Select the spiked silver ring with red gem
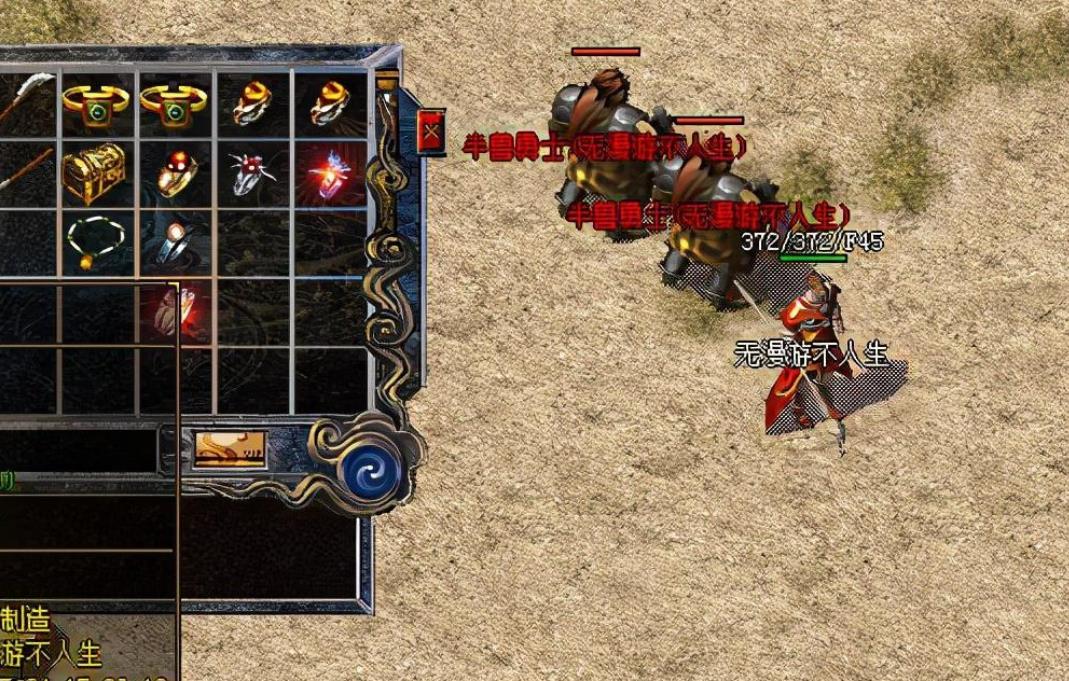Screen dimensions: 1069x681 (x=251, y=173)
